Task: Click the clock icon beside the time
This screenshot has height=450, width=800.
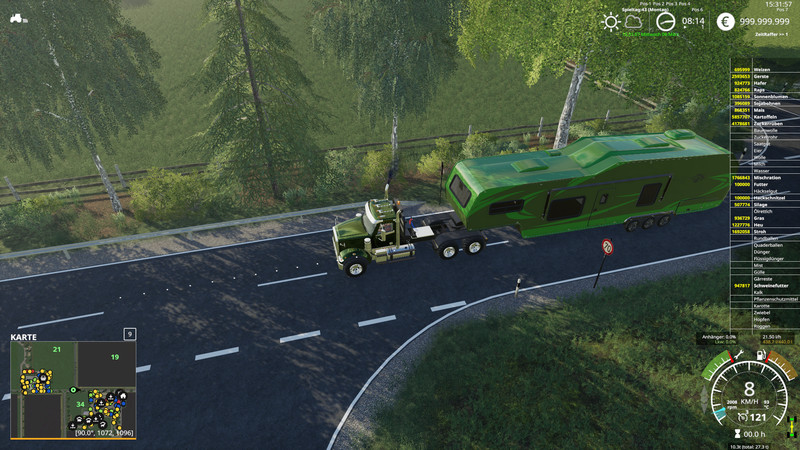Action: (x=667, y=20)
